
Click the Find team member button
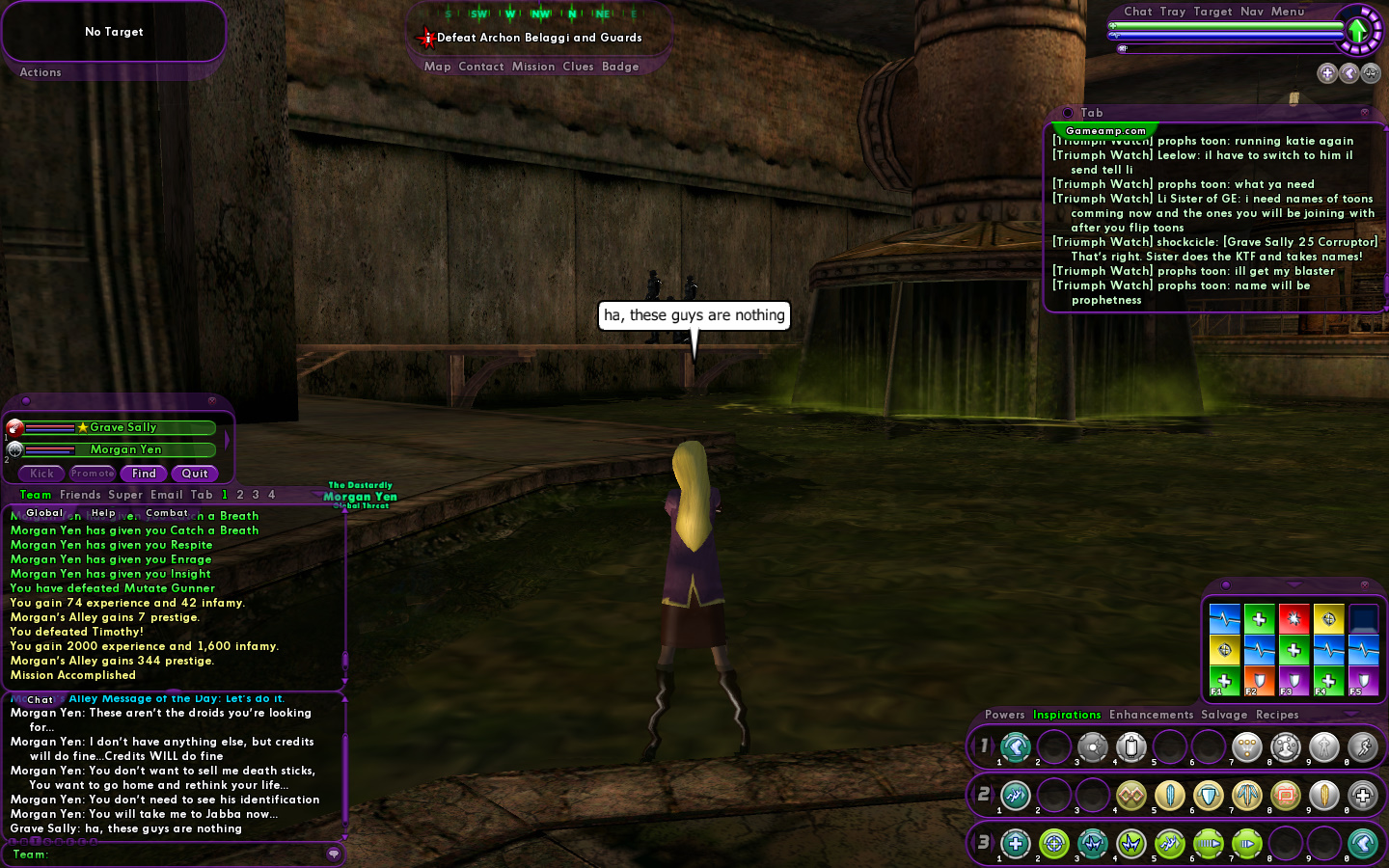coord(144,474)
